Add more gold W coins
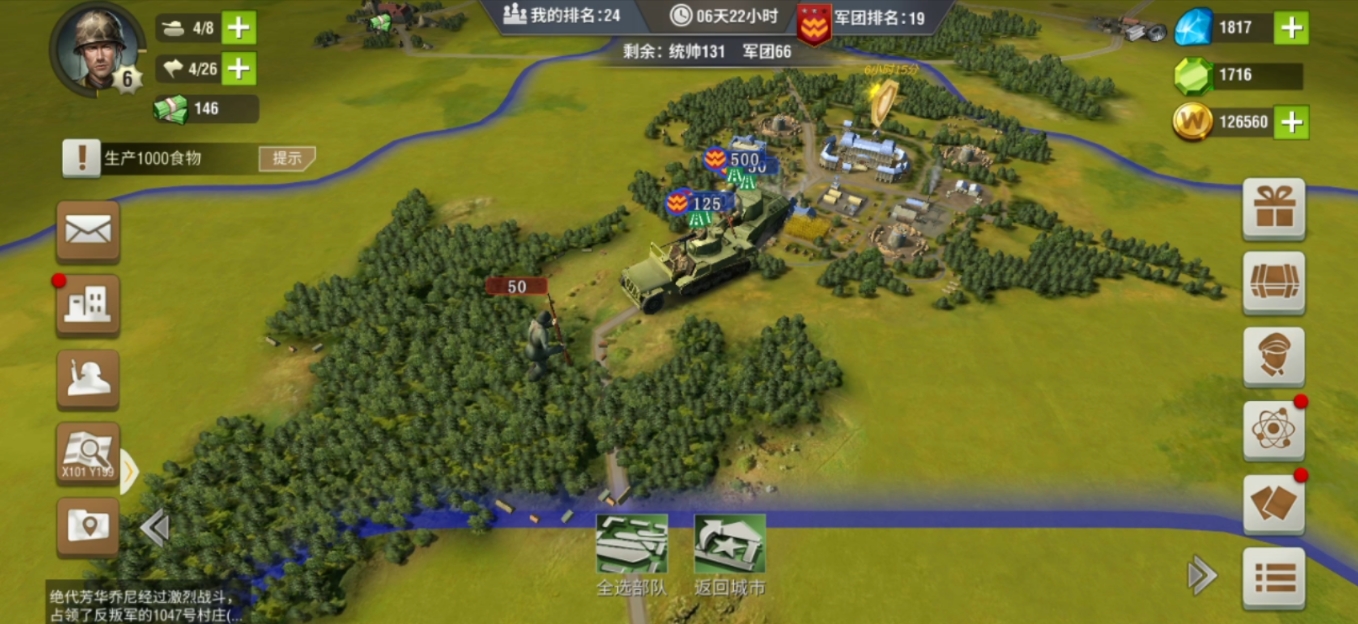 coord(1291,122)
